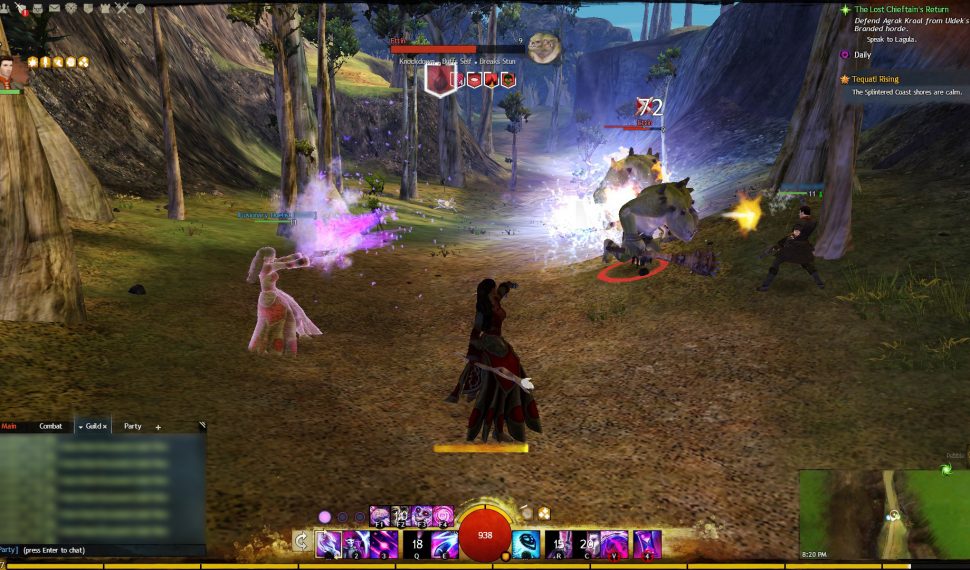Switch to the Main chat tab
This screenshot has height=570, width=970.
point(10,426)
